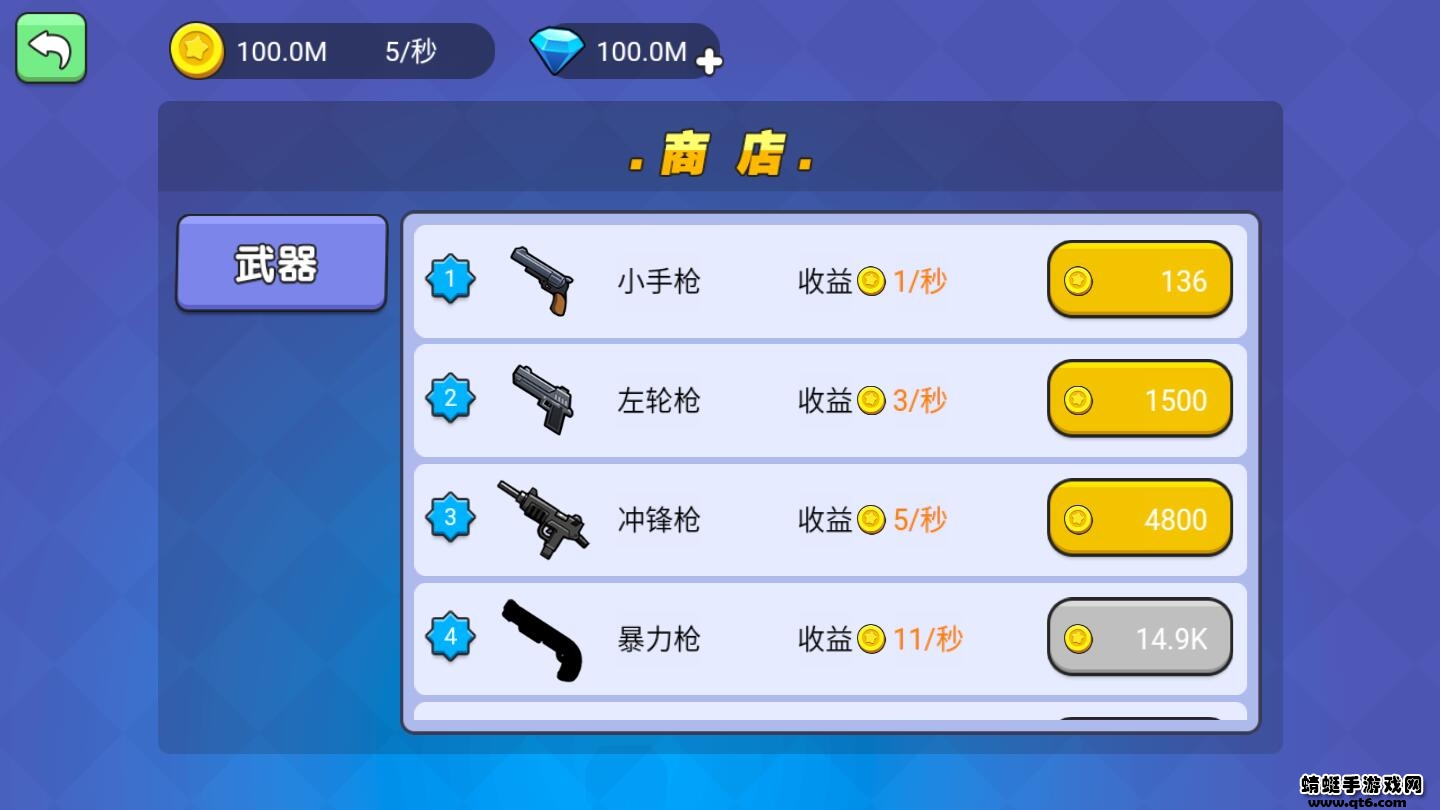Click the level 3 blue badge icon
The image size is (1440, 810).
click(x=449, y=518)
